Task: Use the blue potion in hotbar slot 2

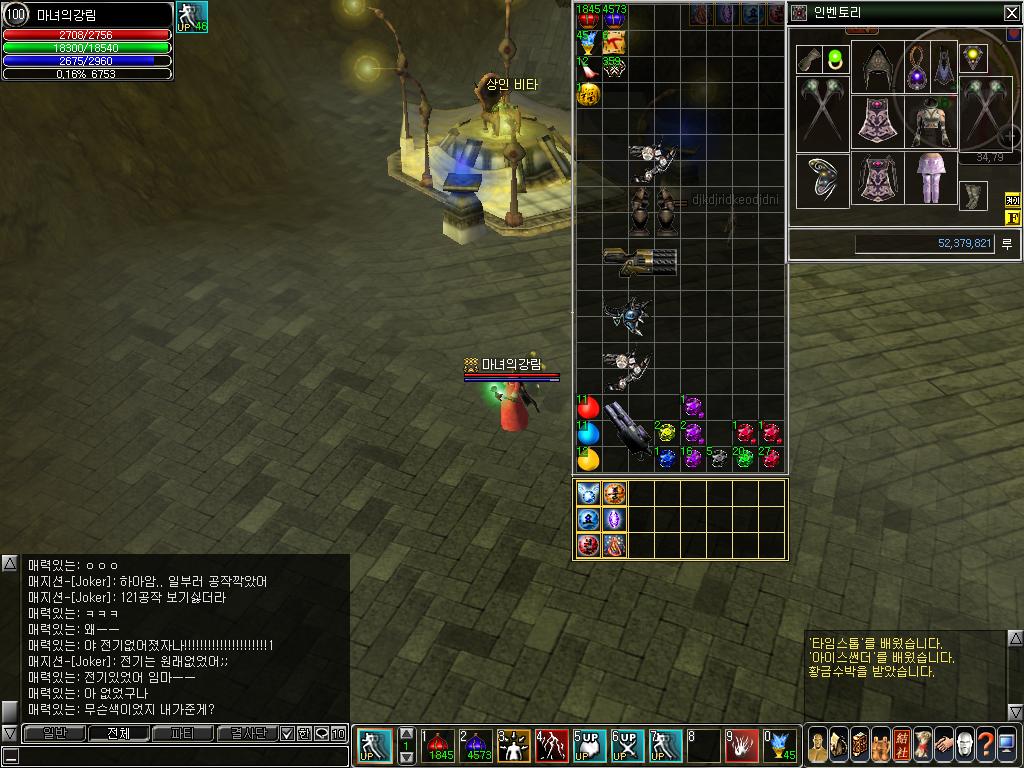Action: click(478, 746)
